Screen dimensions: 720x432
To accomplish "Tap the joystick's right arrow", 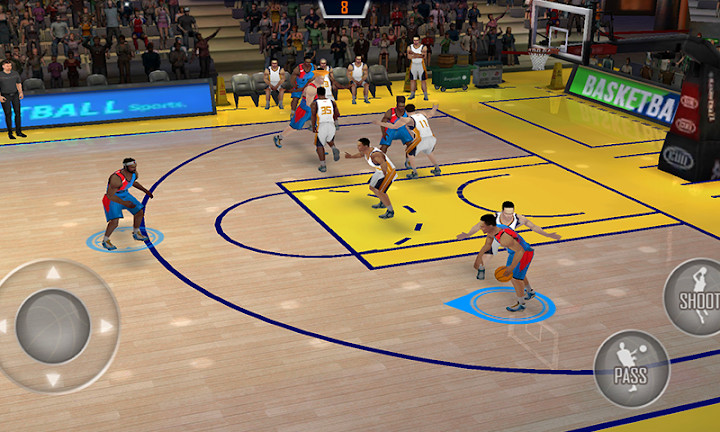I will [x=106, y=326].
